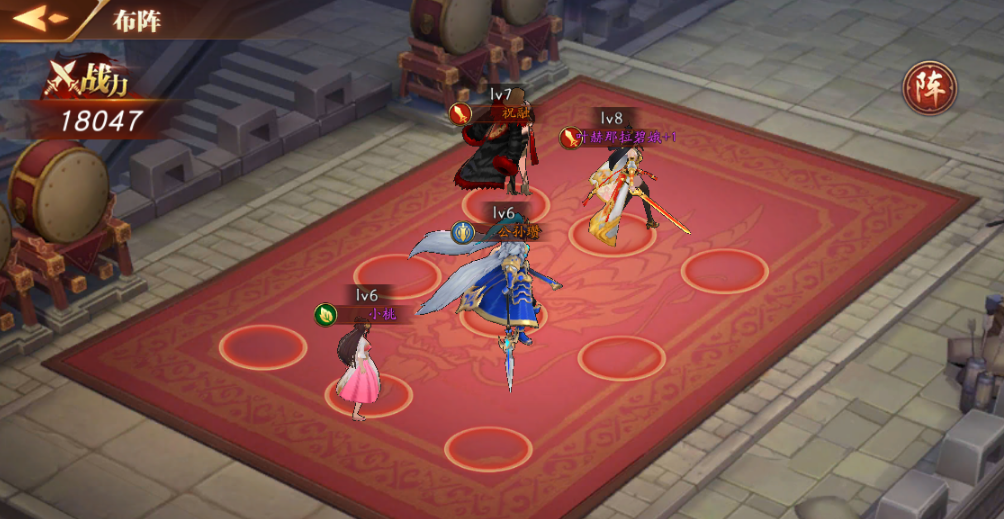The image size is (1004, 519).
Task: Go back using the arrow button
Action: tap(40, 18)
